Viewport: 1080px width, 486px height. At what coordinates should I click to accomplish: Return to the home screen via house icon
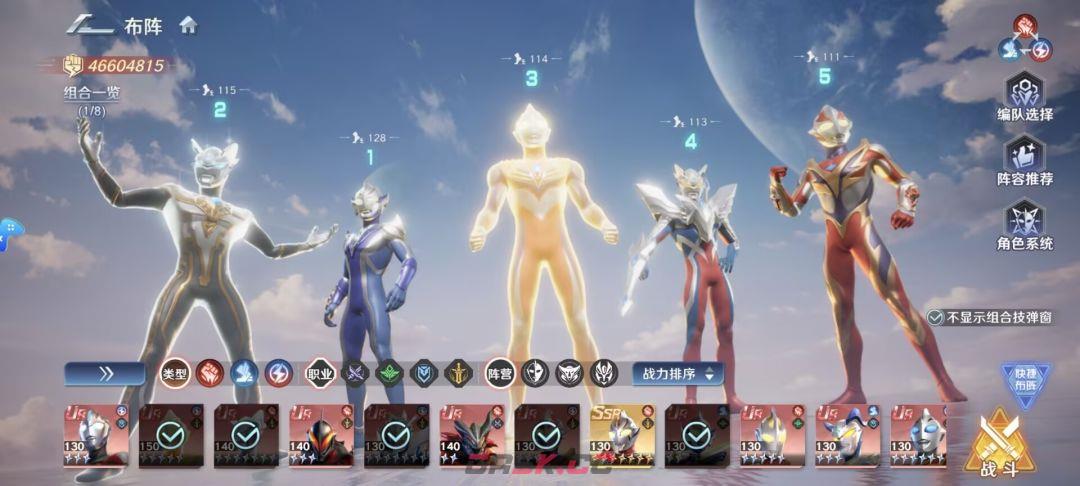pos(188,26)
